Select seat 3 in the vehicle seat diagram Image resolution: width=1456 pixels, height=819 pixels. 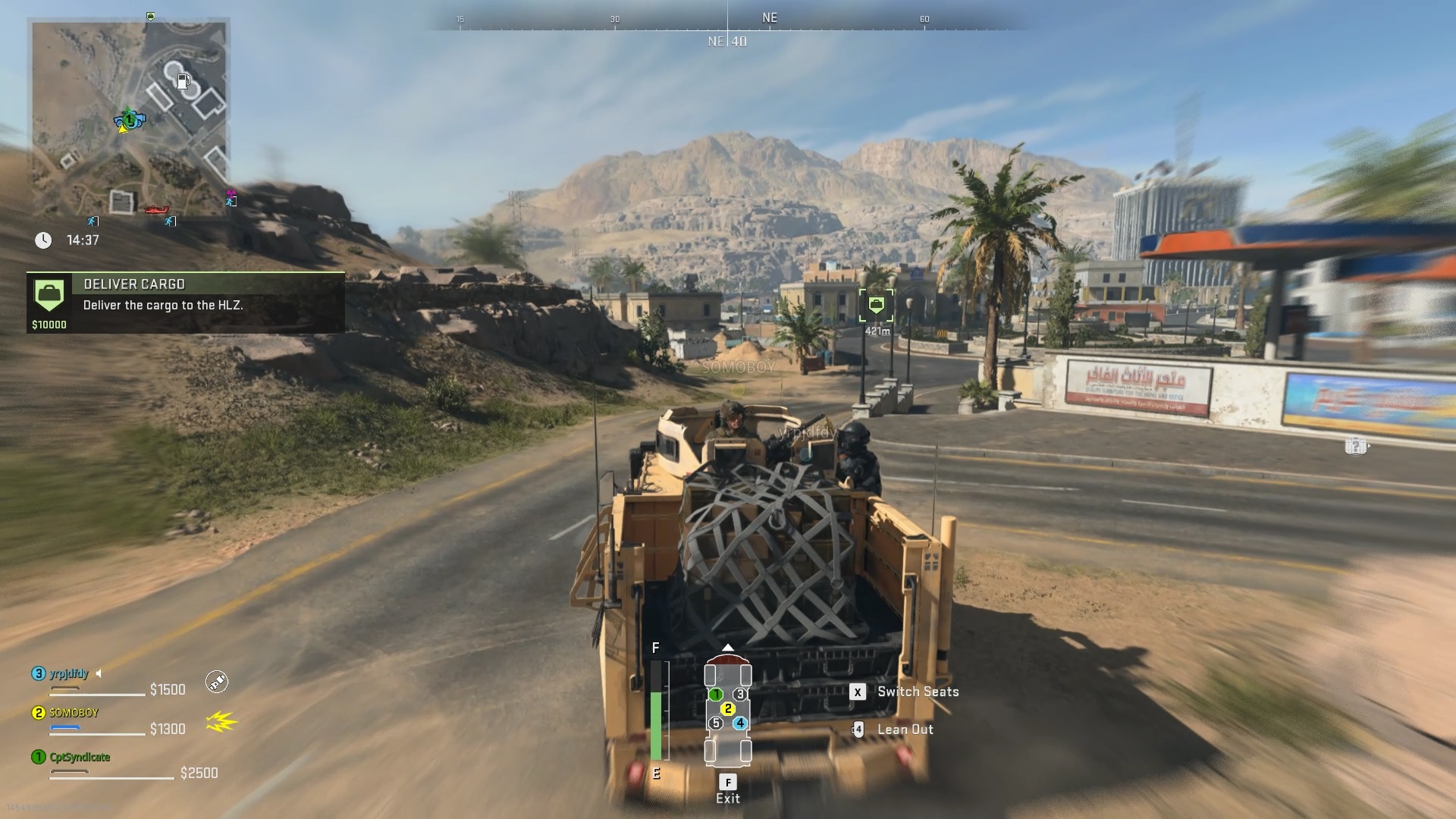741,692
